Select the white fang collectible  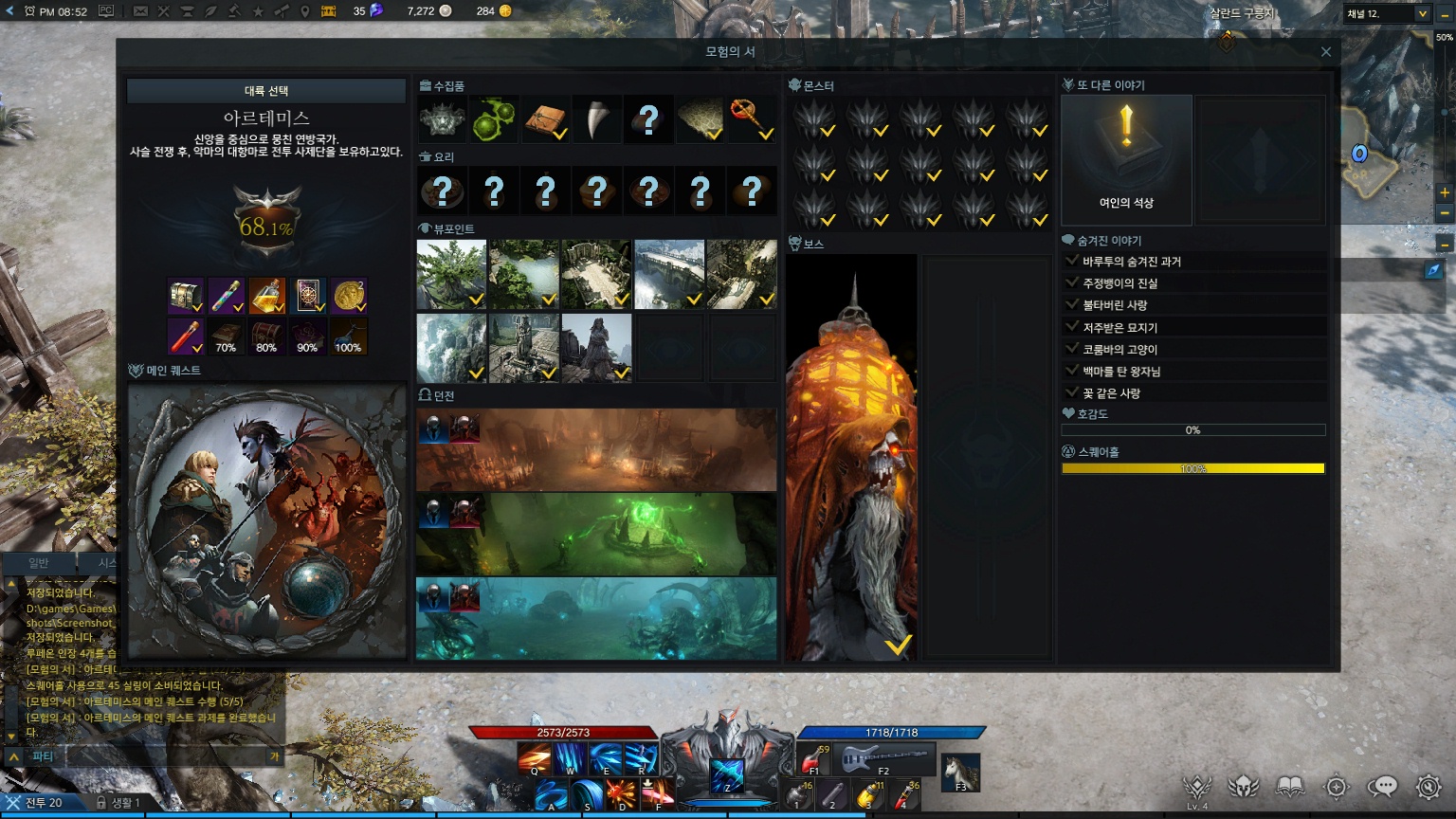pyautogui.click(x=597, y=119)
